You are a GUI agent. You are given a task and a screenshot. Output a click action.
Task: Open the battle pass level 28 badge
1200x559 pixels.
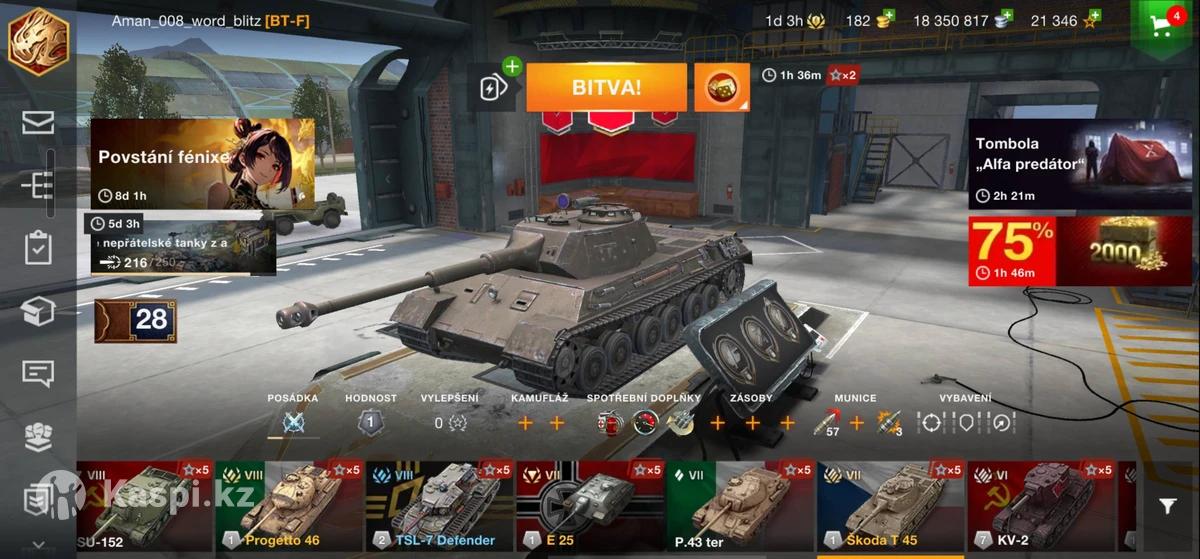point(136,320)
